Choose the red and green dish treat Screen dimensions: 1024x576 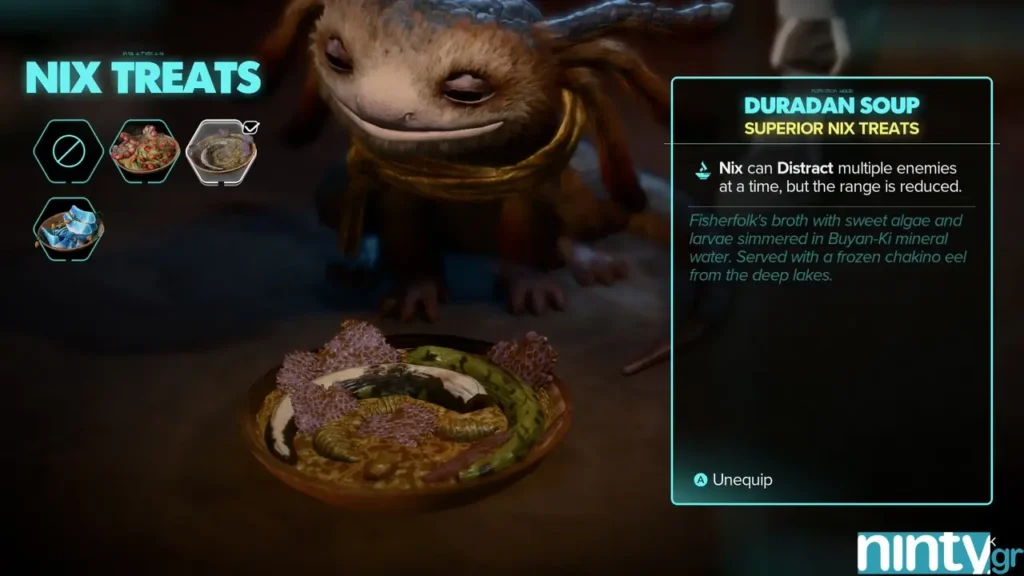(x=144, y=151)
